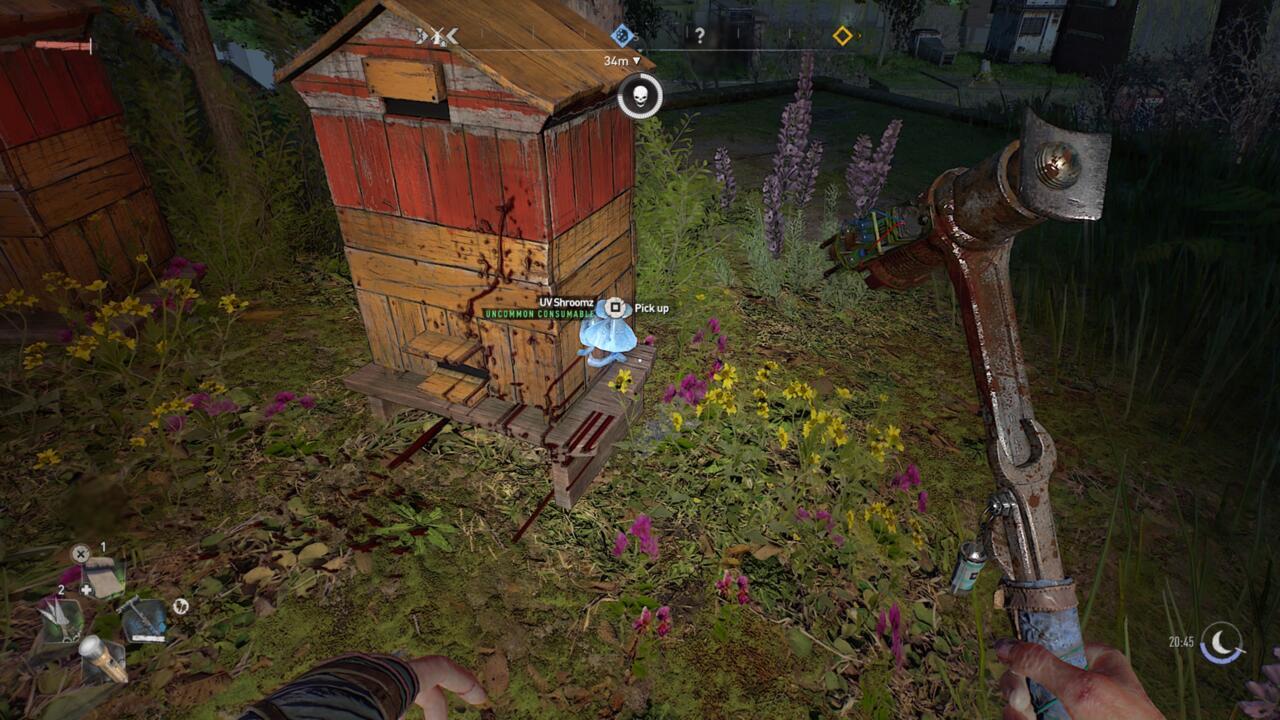Toggle the binoculars icon beside the hammer slot
This screenshot has height=720, width=1280.
tap(181, 606)
